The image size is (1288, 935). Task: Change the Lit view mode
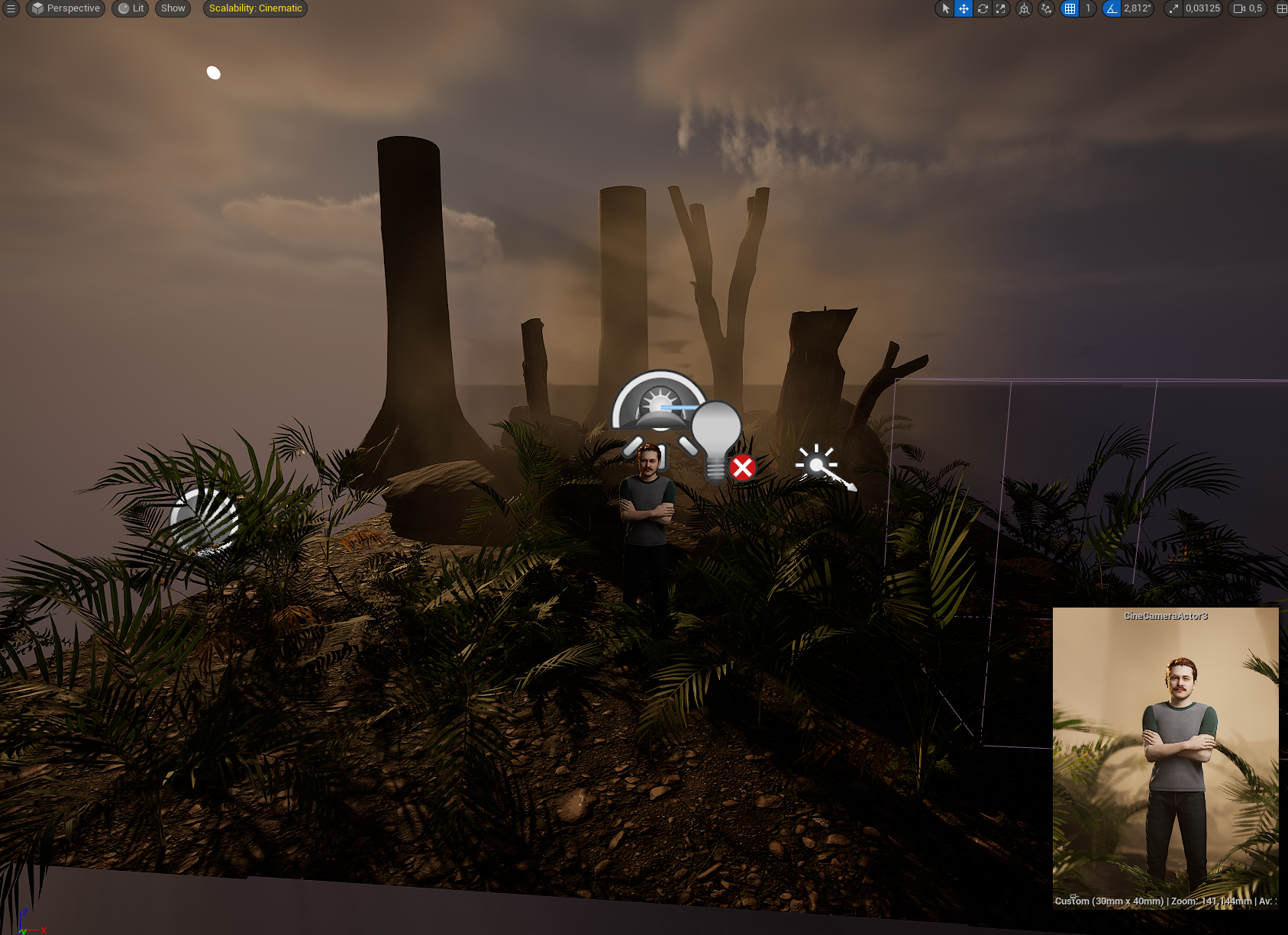(131, 8)
